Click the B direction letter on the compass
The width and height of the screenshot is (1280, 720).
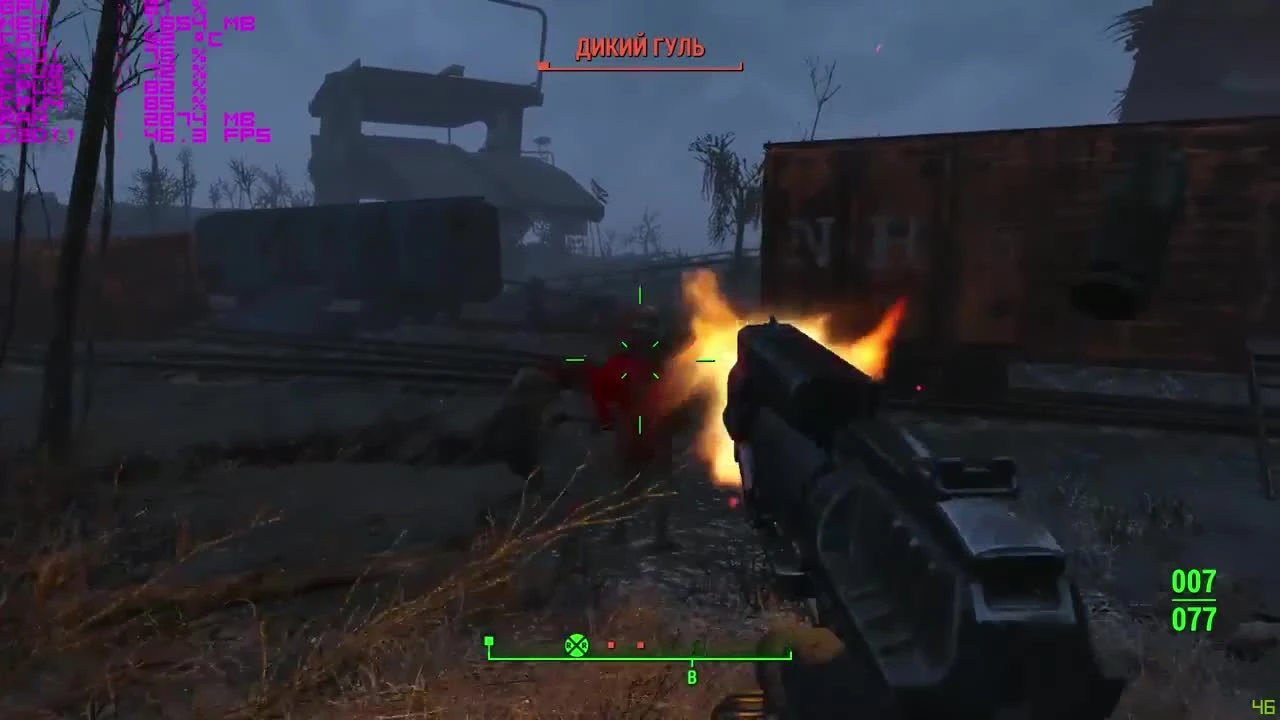pyautogui.click(x=693, y=677)
